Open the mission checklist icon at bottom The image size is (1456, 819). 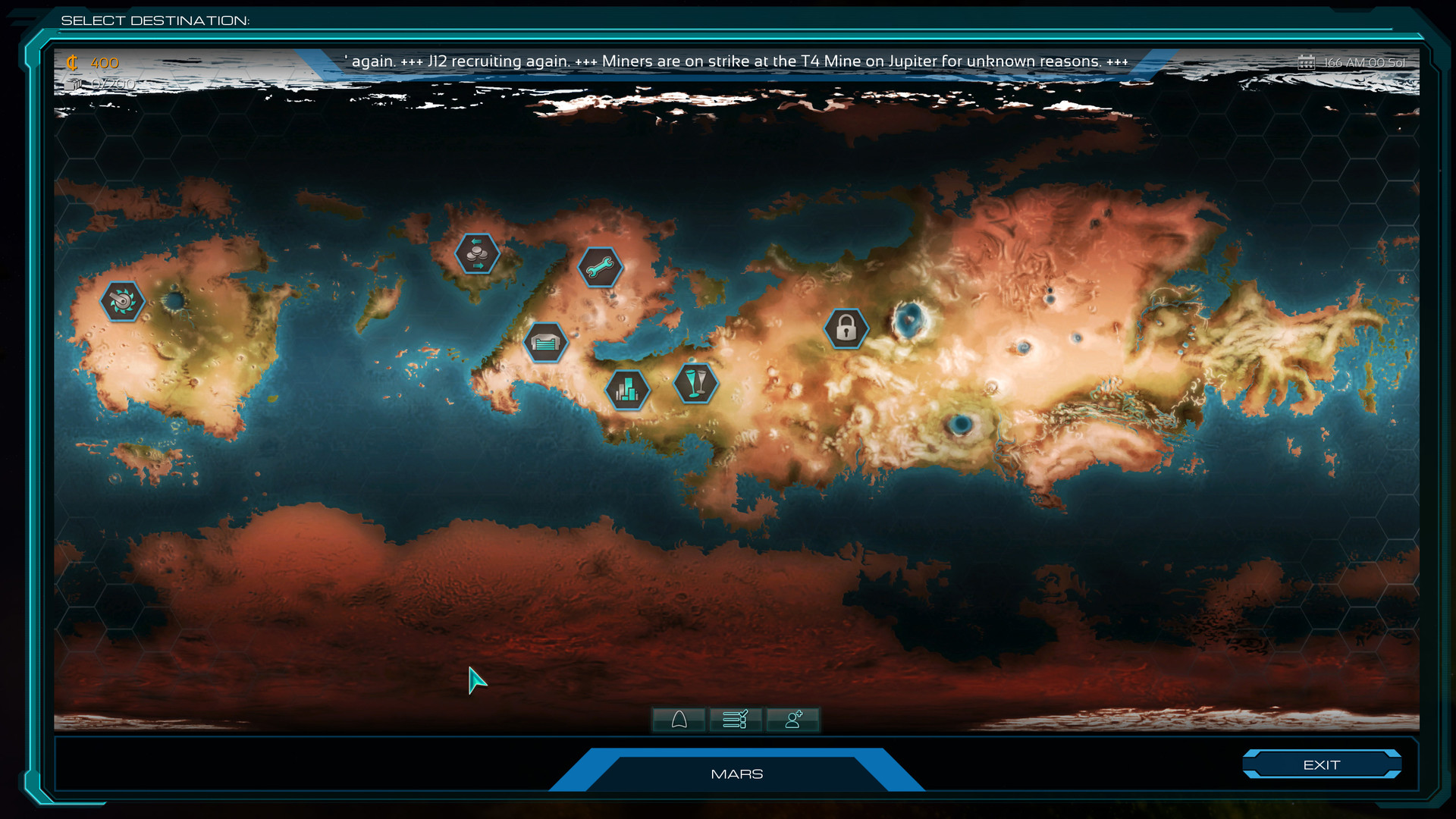click(x=736, y=719)
